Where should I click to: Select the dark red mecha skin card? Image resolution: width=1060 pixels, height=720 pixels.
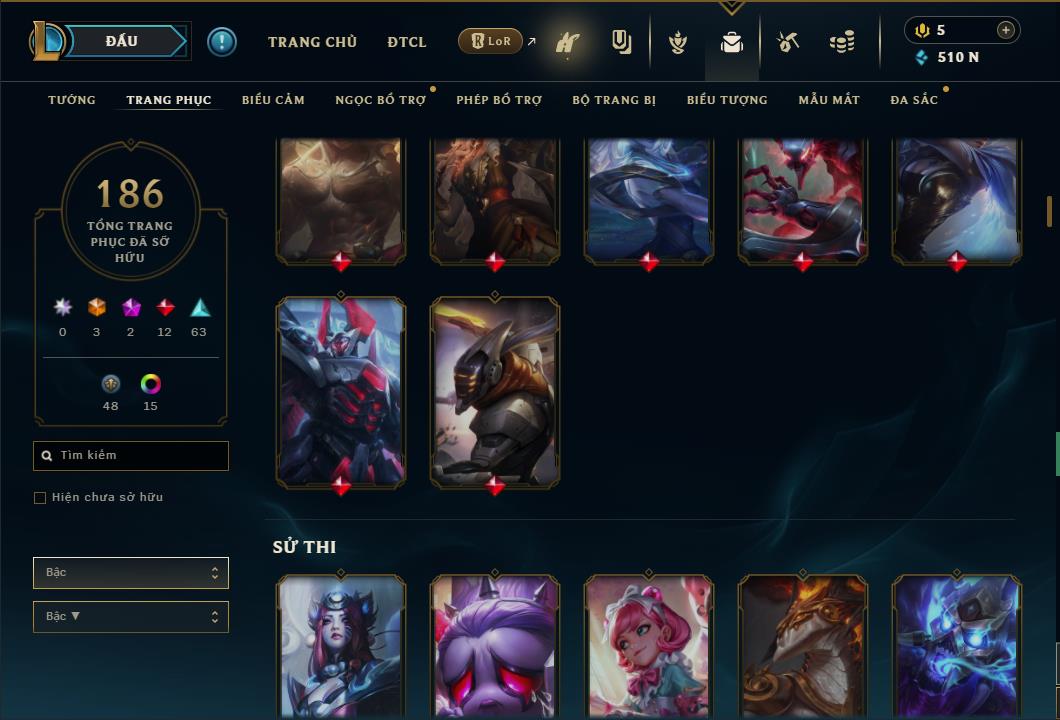coord(341,390)
